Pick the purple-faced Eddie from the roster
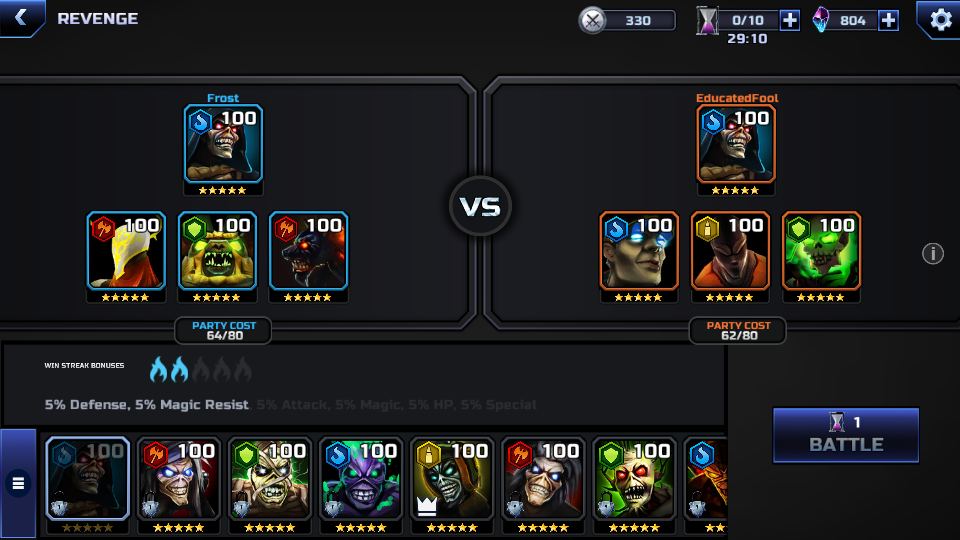This screenshot has width=960, height=540. tap(360, 479)
